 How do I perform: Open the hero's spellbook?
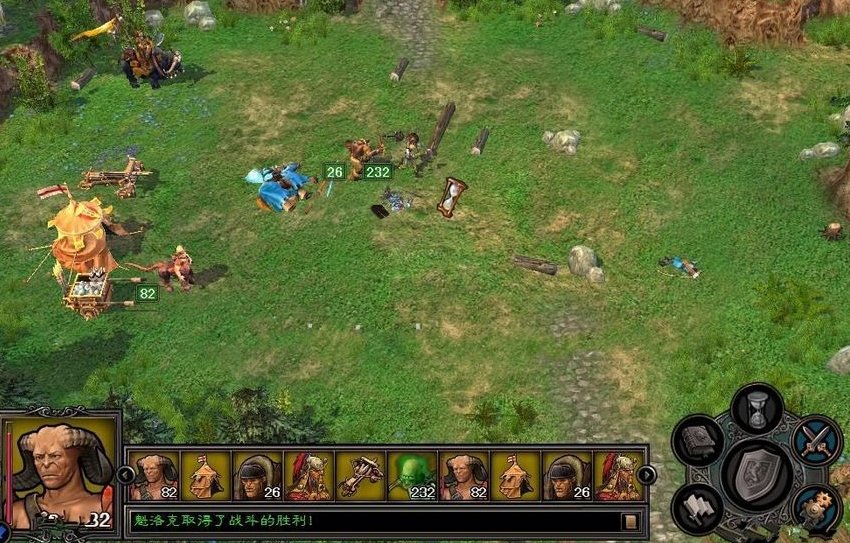click(x=697, y=440)
